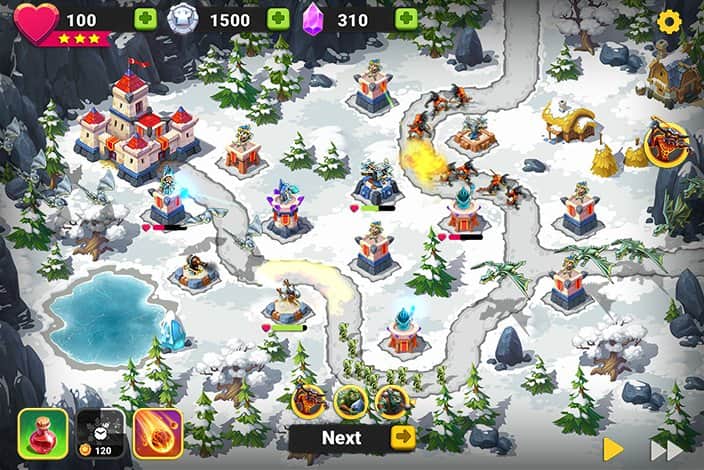
Task: Select the dragon wave indicator at map edge
Action: tap(665, 141)
